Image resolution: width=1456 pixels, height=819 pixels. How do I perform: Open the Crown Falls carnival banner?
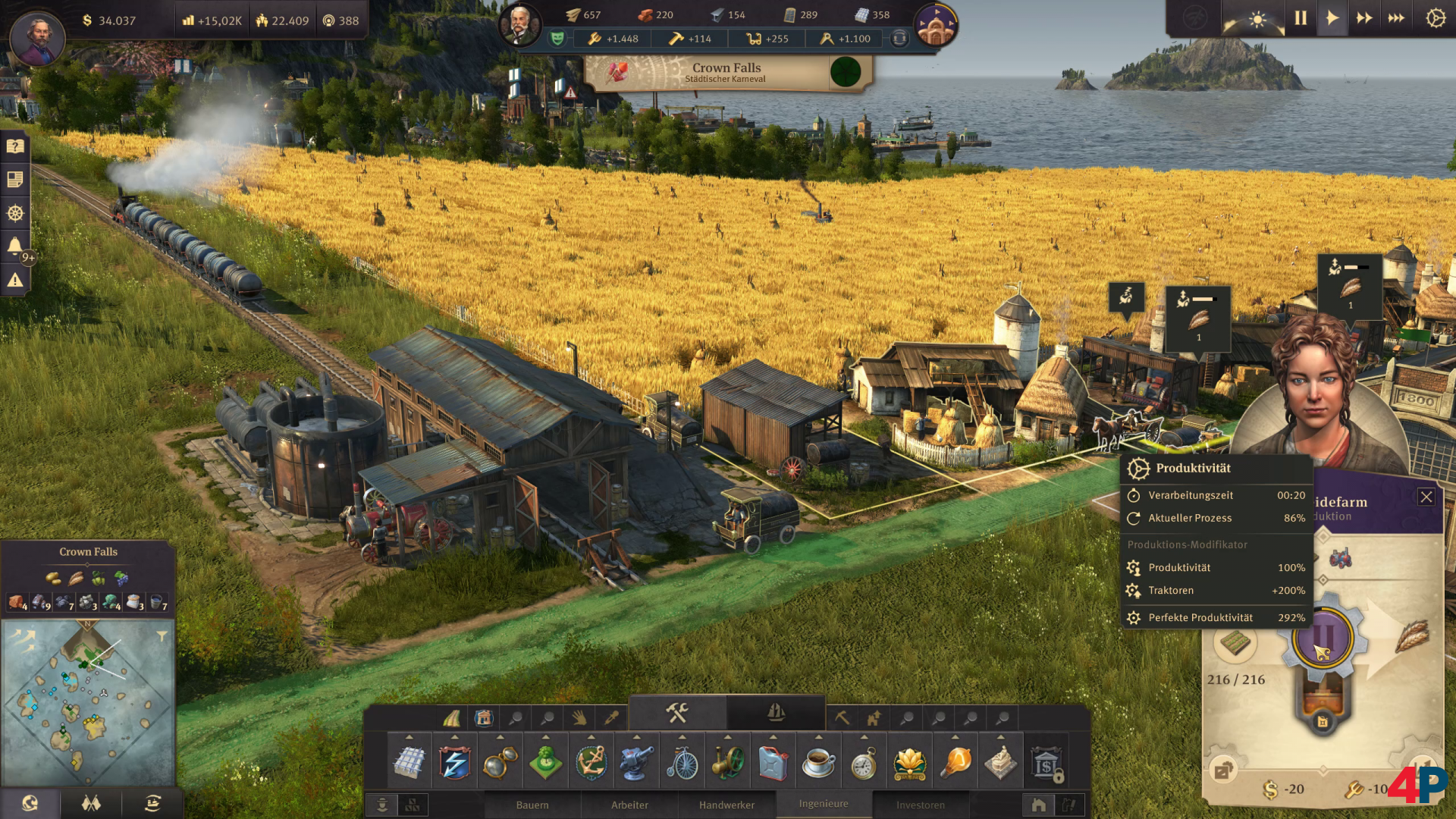pos(728,73)
